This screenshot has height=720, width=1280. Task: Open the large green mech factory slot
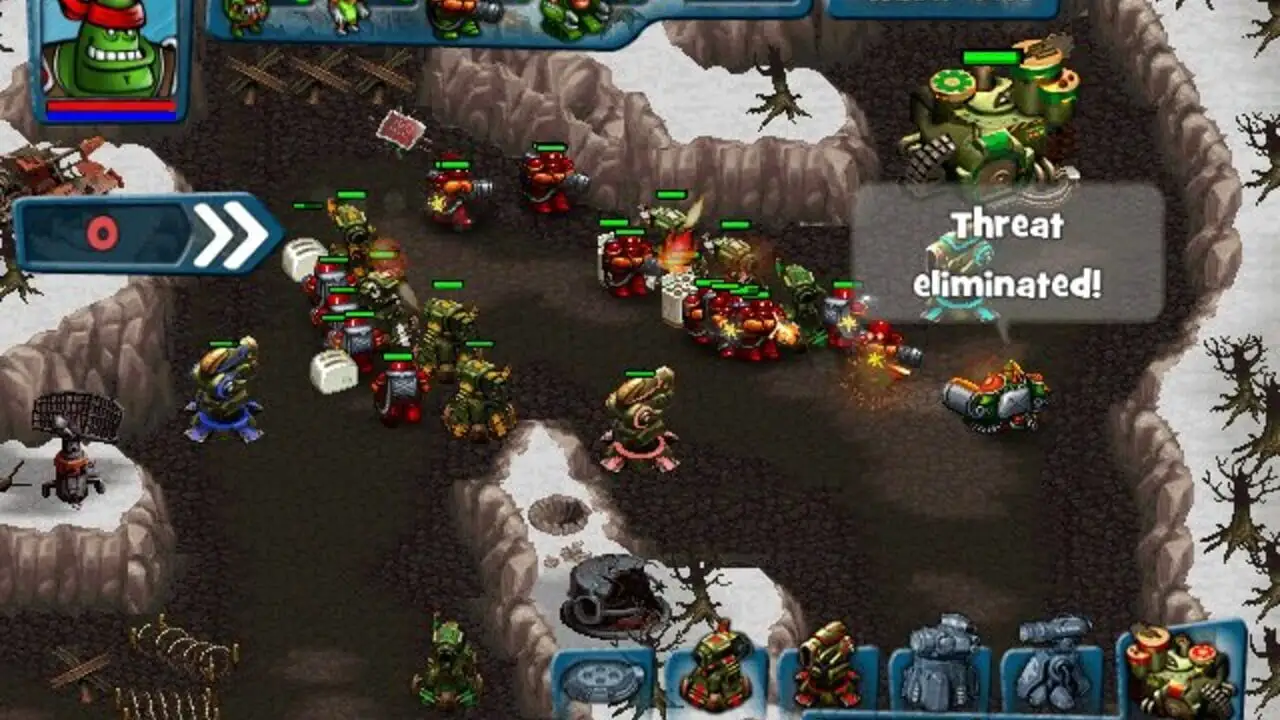click(x=1180, y=668)
